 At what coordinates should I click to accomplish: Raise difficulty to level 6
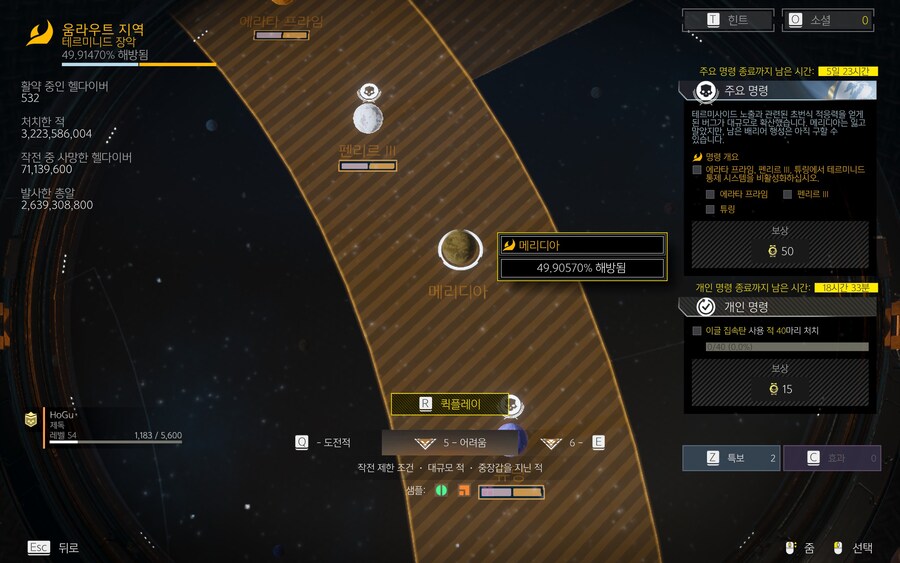point(573,442)
